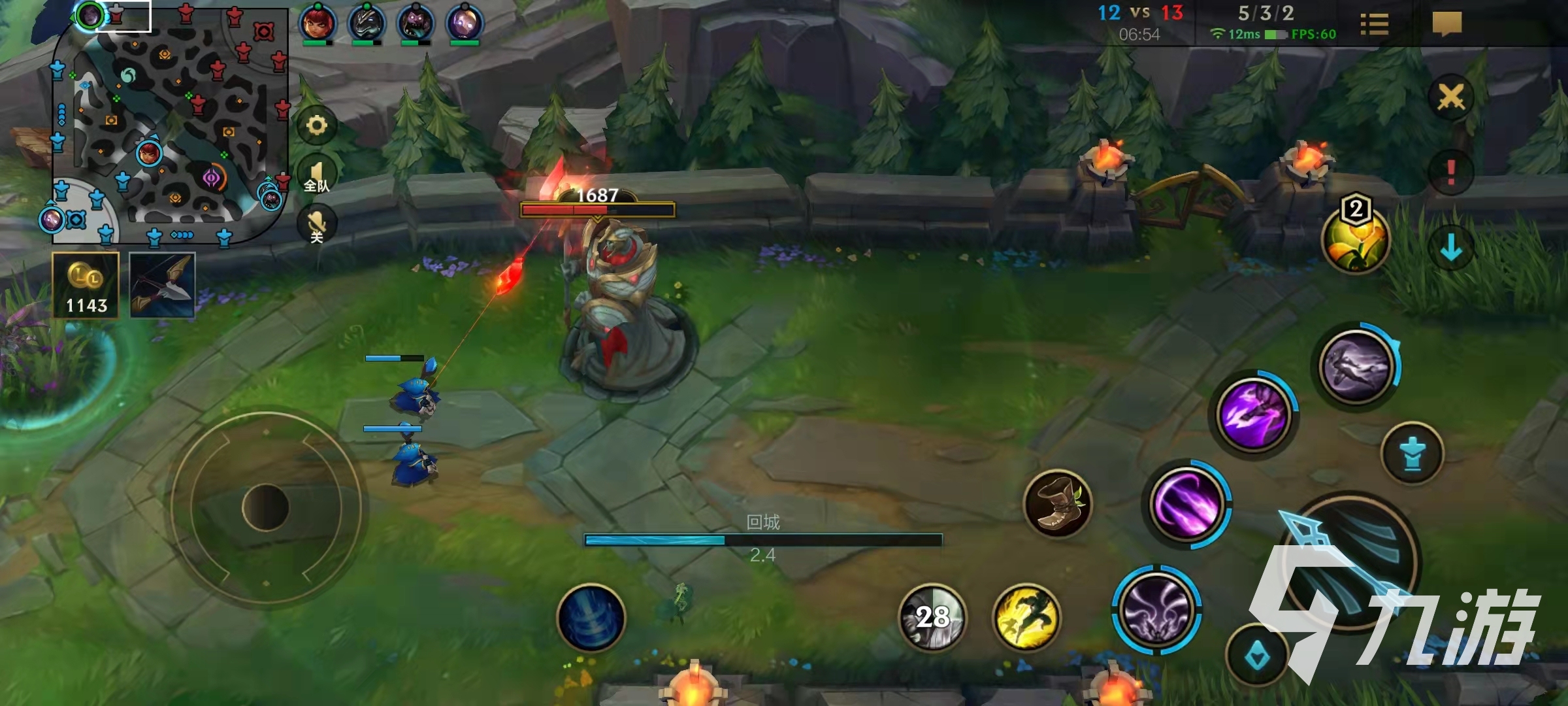Screen dimensions: 1568x706
Task: Place a ward with the diamond button
Action: 1258,656
